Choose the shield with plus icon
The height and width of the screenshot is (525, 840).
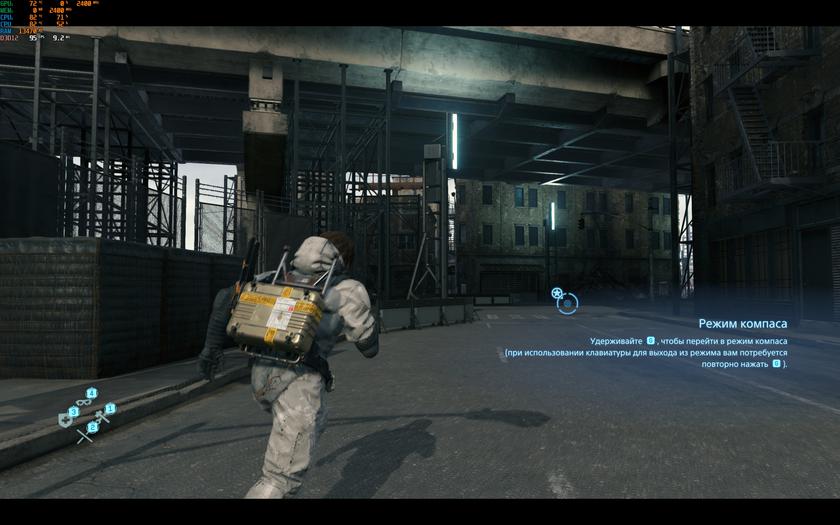[66, 420]
